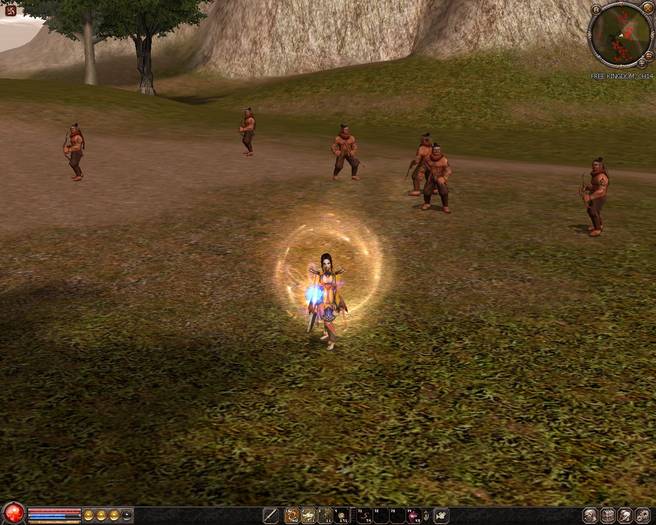Open the rightmost menu button on the bottom bar
Screen dimensions: 656x525
click(643, 515)
